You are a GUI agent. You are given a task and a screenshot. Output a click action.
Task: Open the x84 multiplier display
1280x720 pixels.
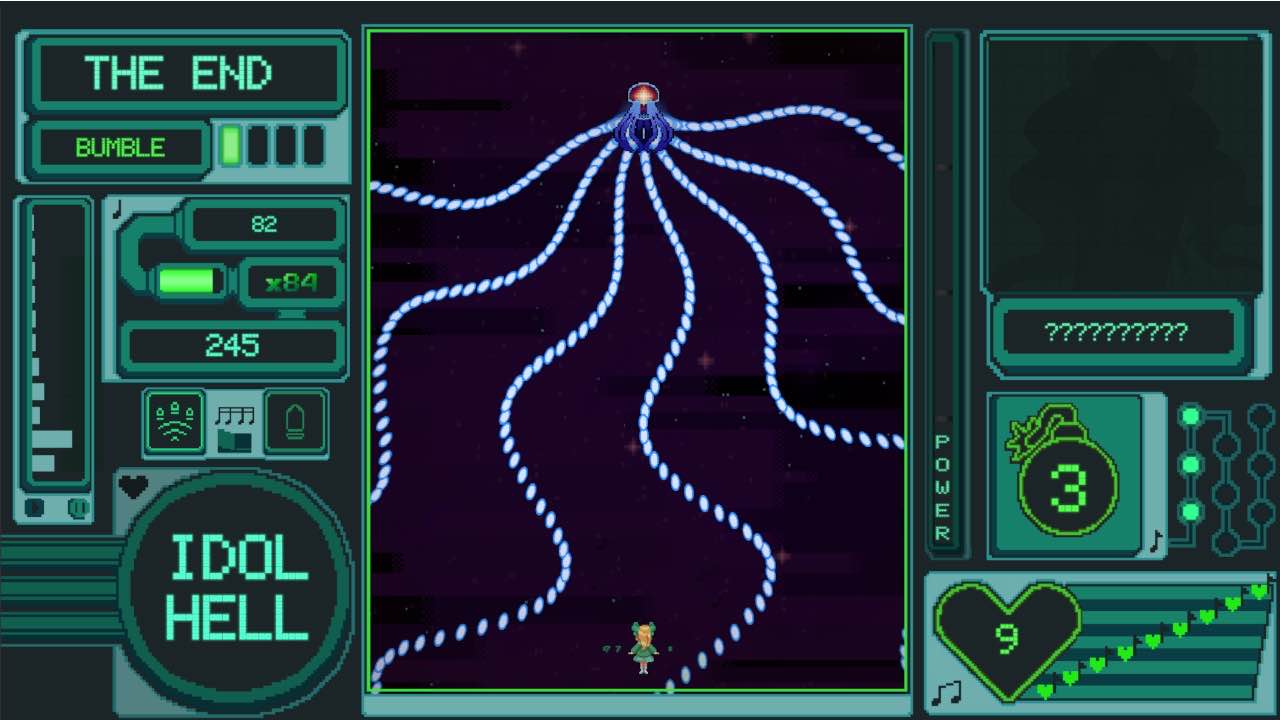(x=292, y=281)
